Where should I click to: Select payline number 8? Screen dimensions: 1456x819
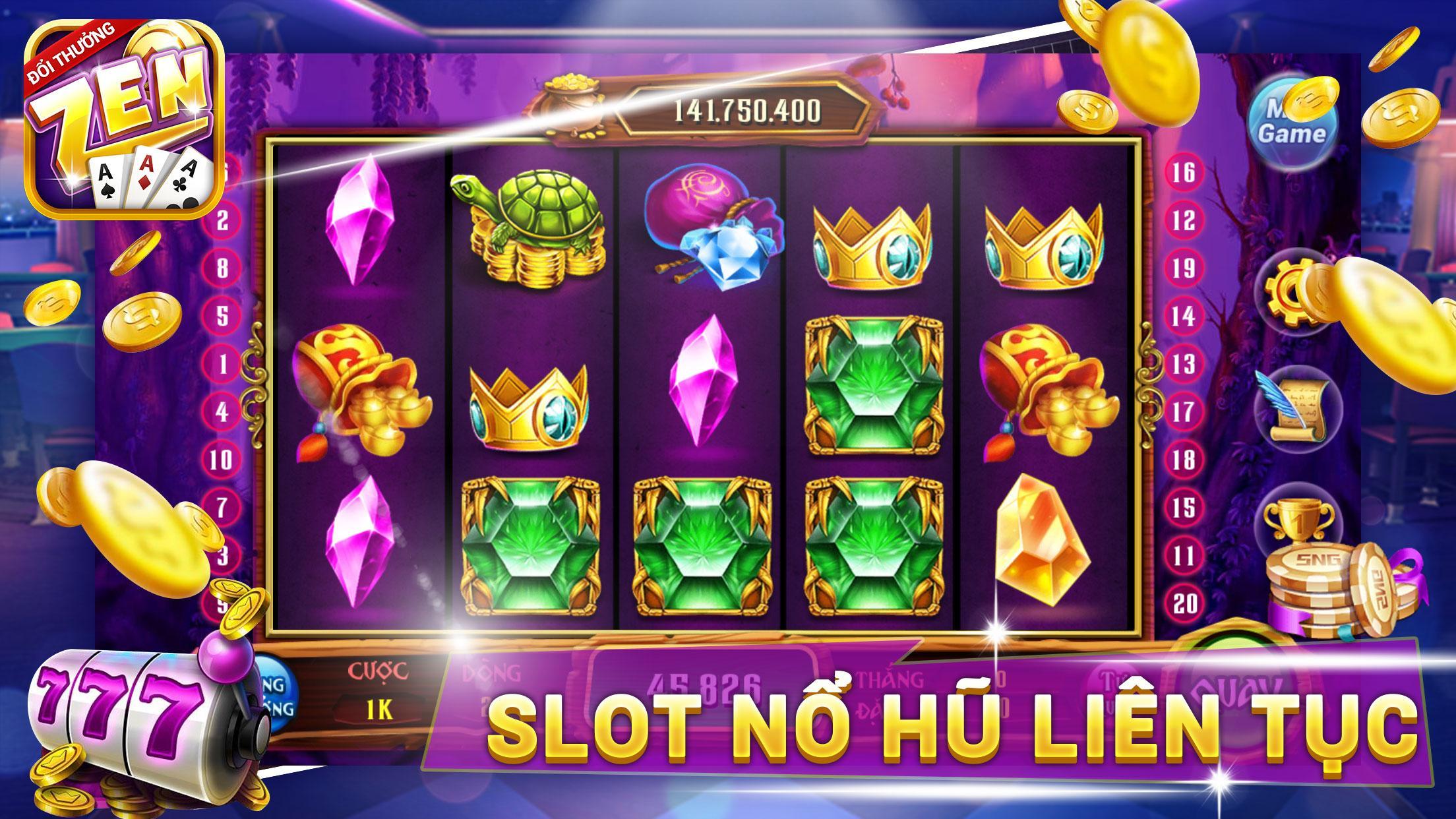tap(222, 268)
